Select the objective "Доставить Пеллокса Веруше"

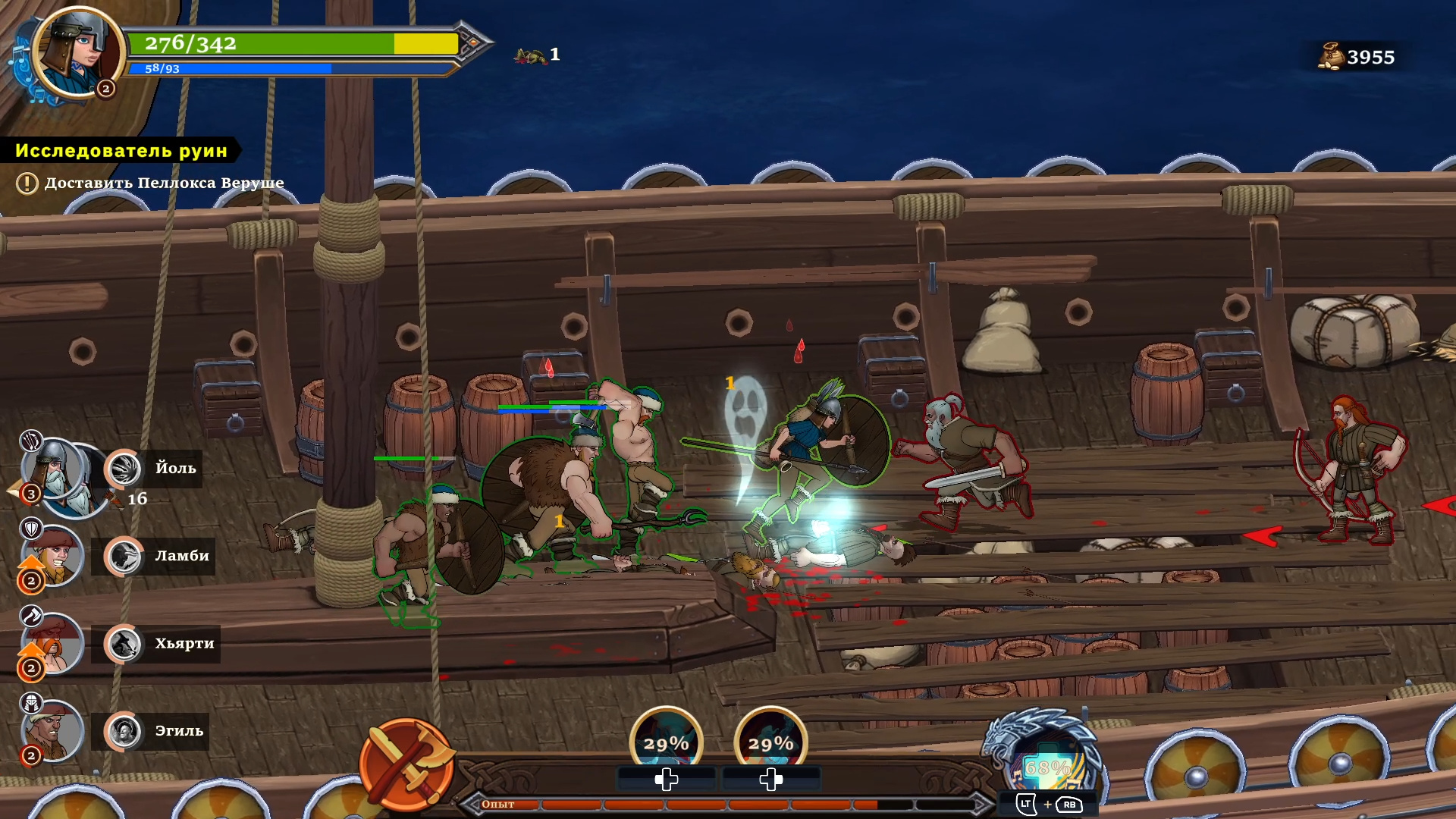164,183
